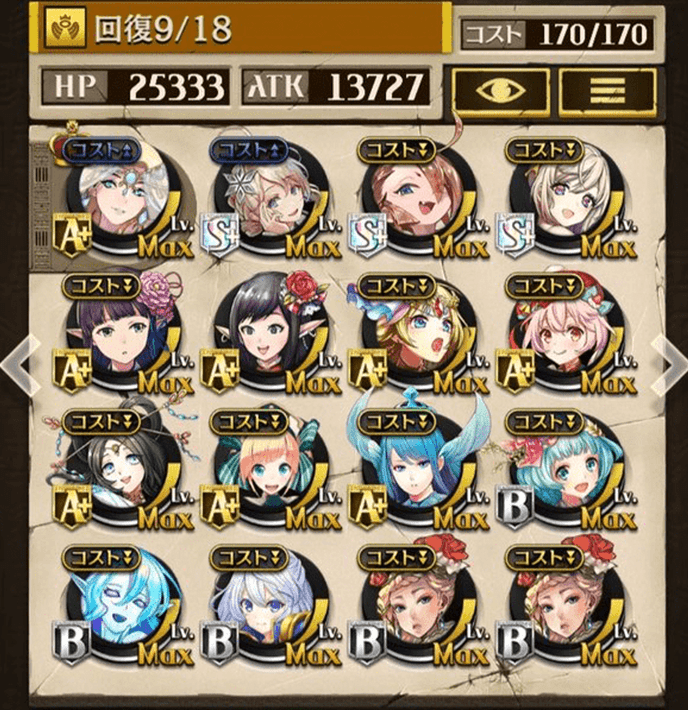
Task: Toggle the eye view button
Action: tap(498, 89)
